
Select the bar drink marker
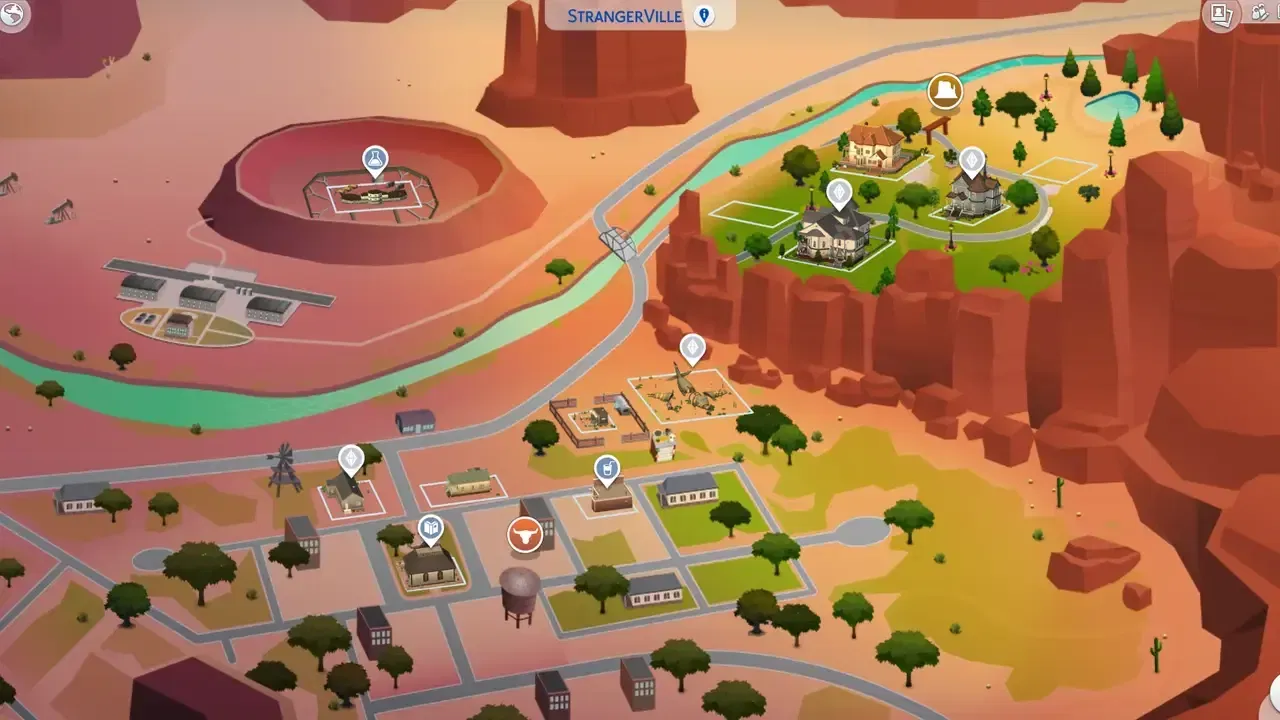[606, 468]
